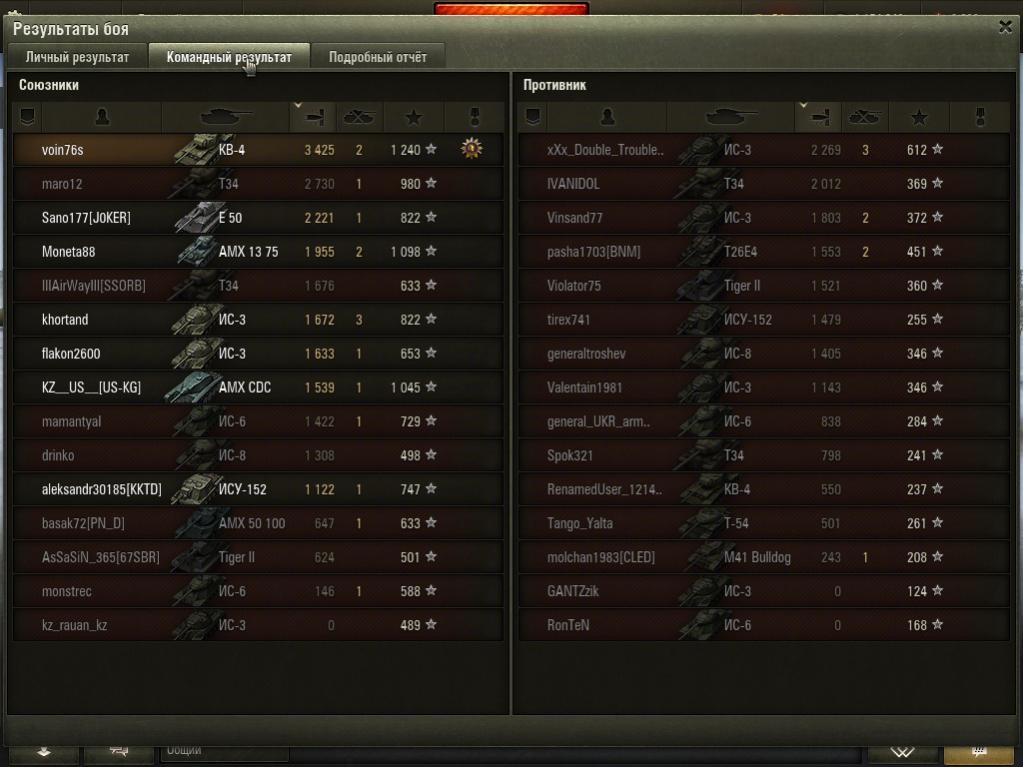Click voin76s achievement medal icon
This screenshot has width=1023, height=767.
[471, 149]
